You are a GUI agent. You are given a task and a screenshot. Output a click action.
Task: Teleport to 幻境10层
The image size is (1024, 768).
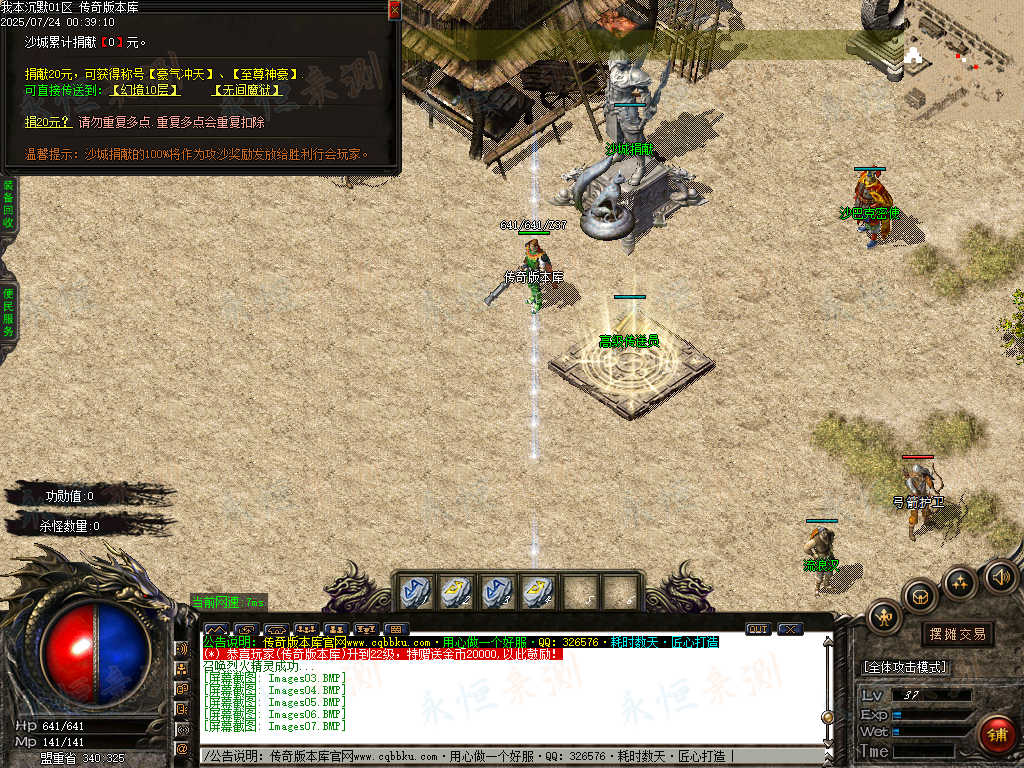pos(146,90)
